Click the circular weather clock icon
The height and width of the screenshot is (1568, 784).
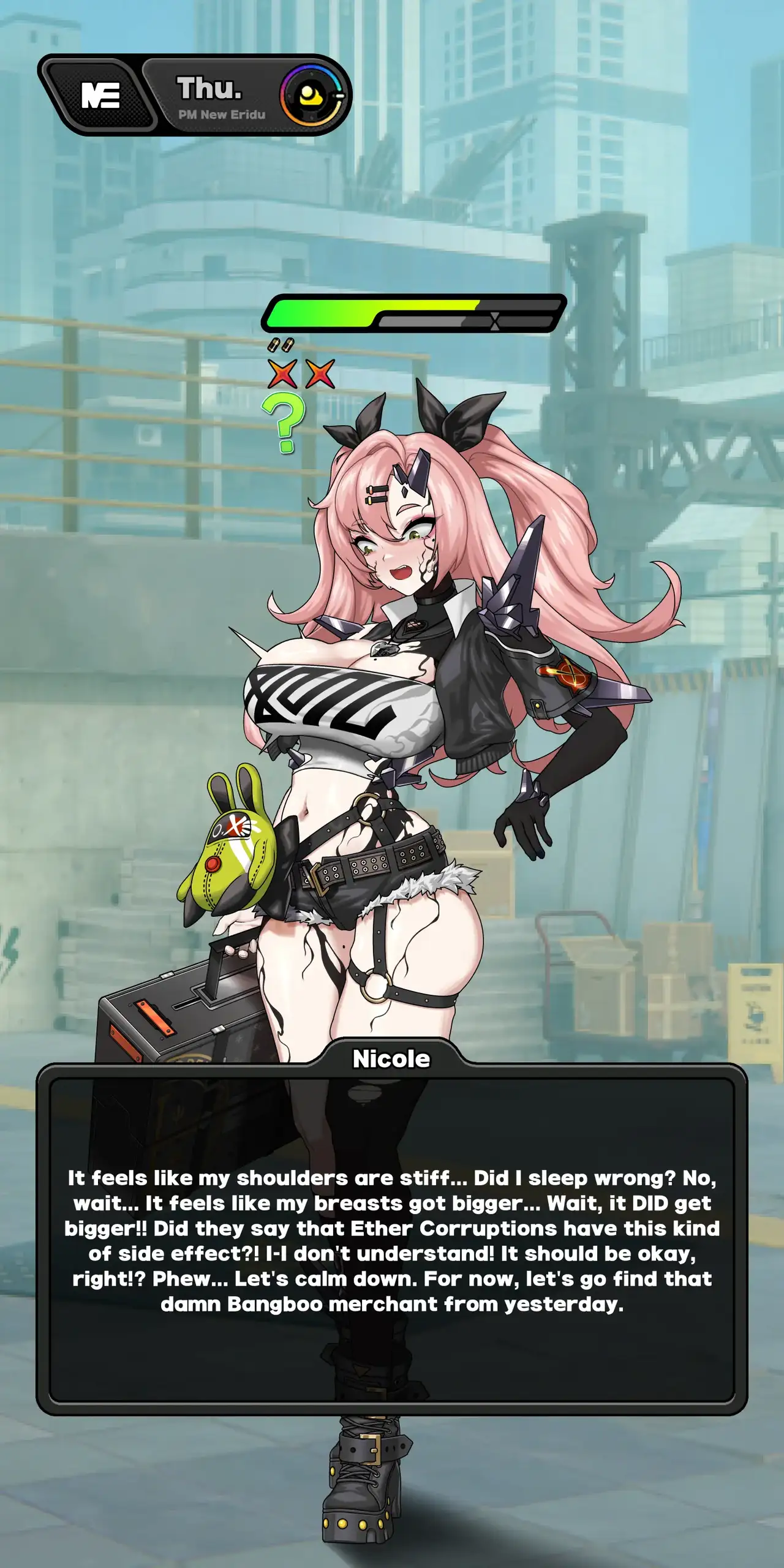[x=312, y=96]
